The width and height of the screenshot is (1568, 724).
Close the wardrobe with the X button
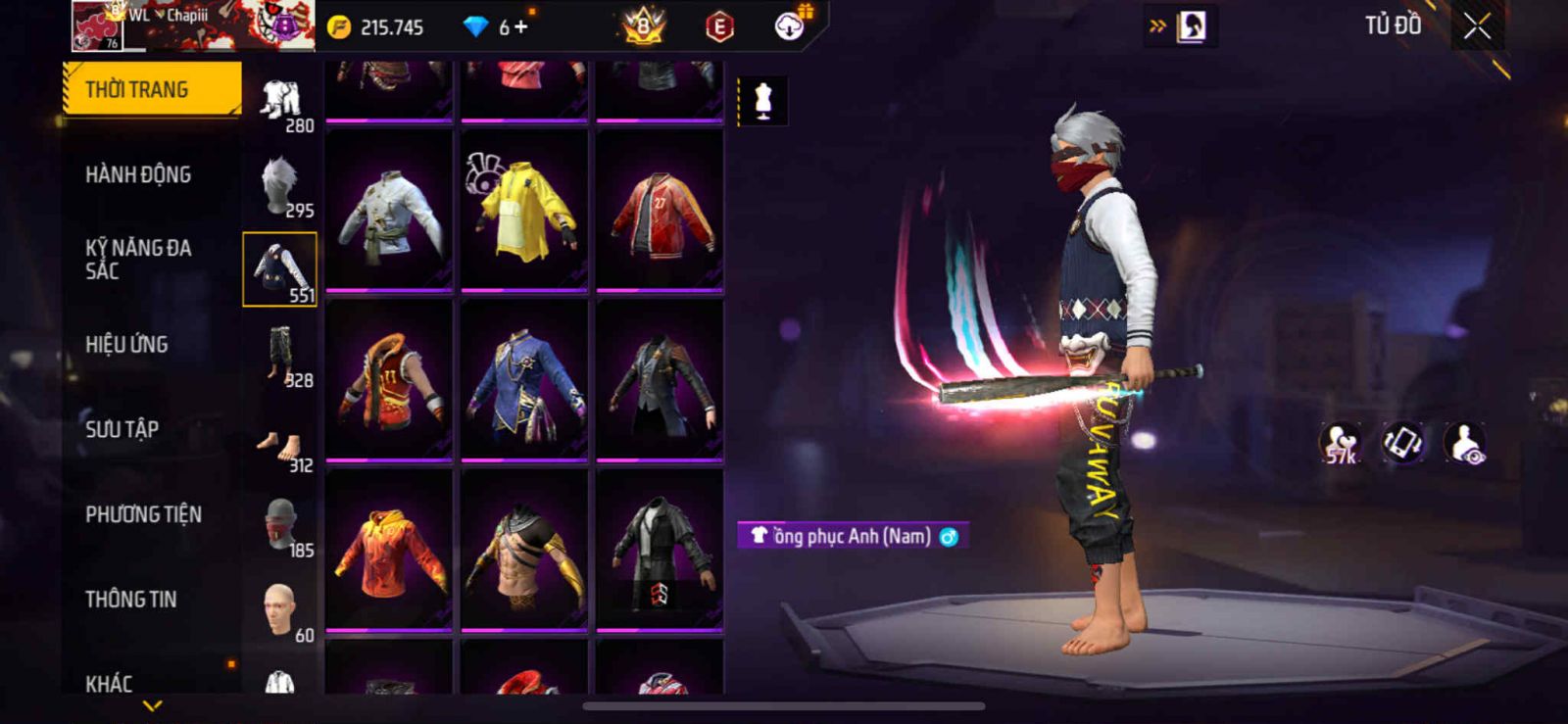click(1477, 27)
